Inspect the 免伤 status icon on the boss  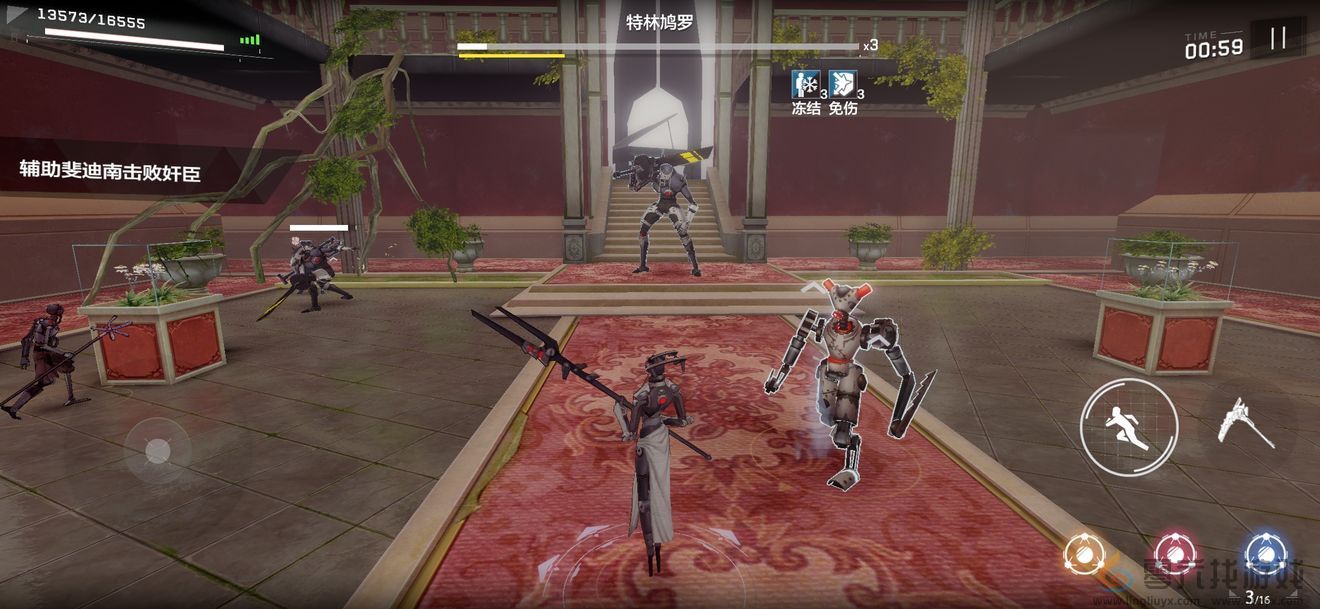tap(842, 84)
